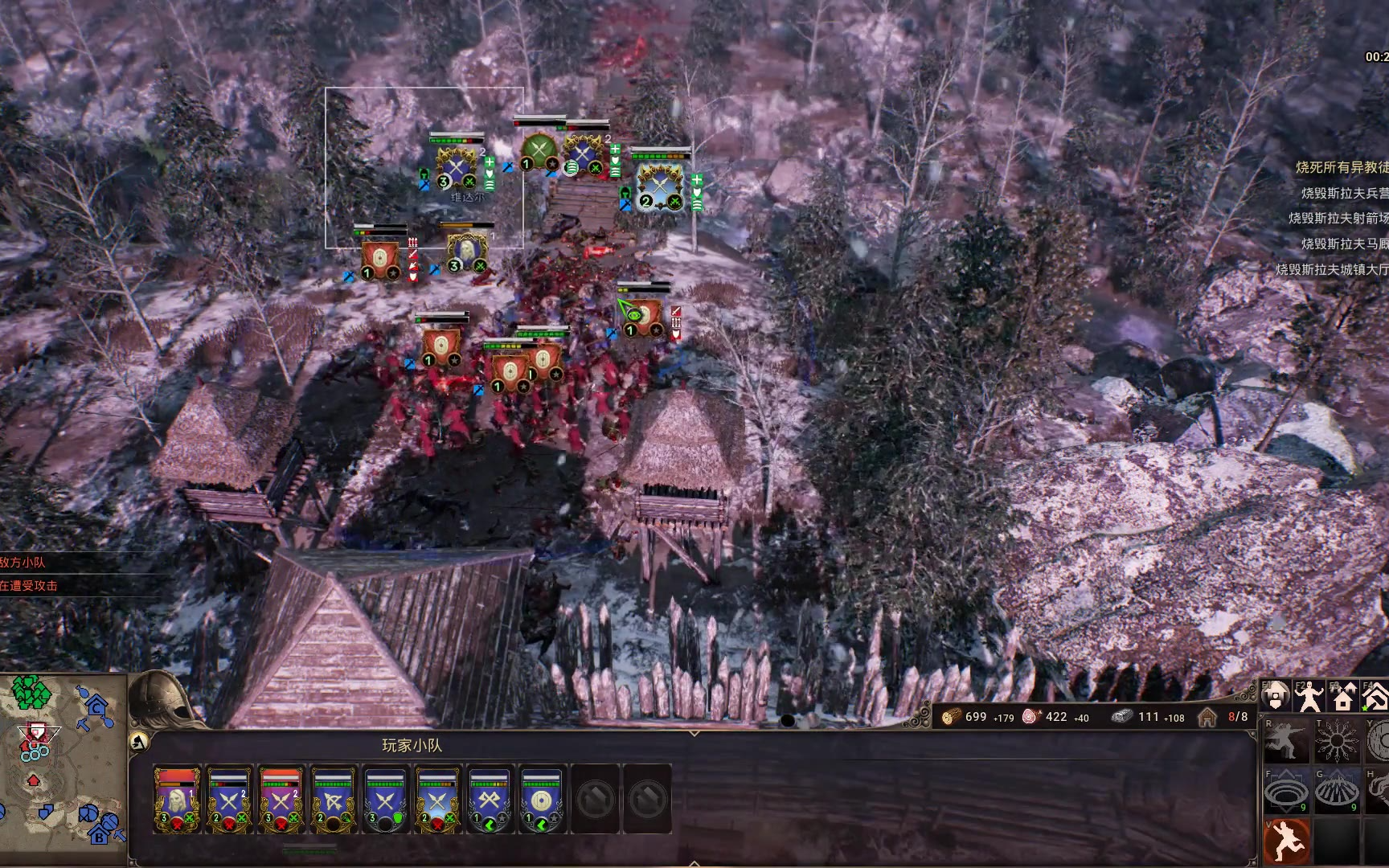Activate the running man ability (V)
This screenshot has height=868, width=1389.
coord(1286,841)
